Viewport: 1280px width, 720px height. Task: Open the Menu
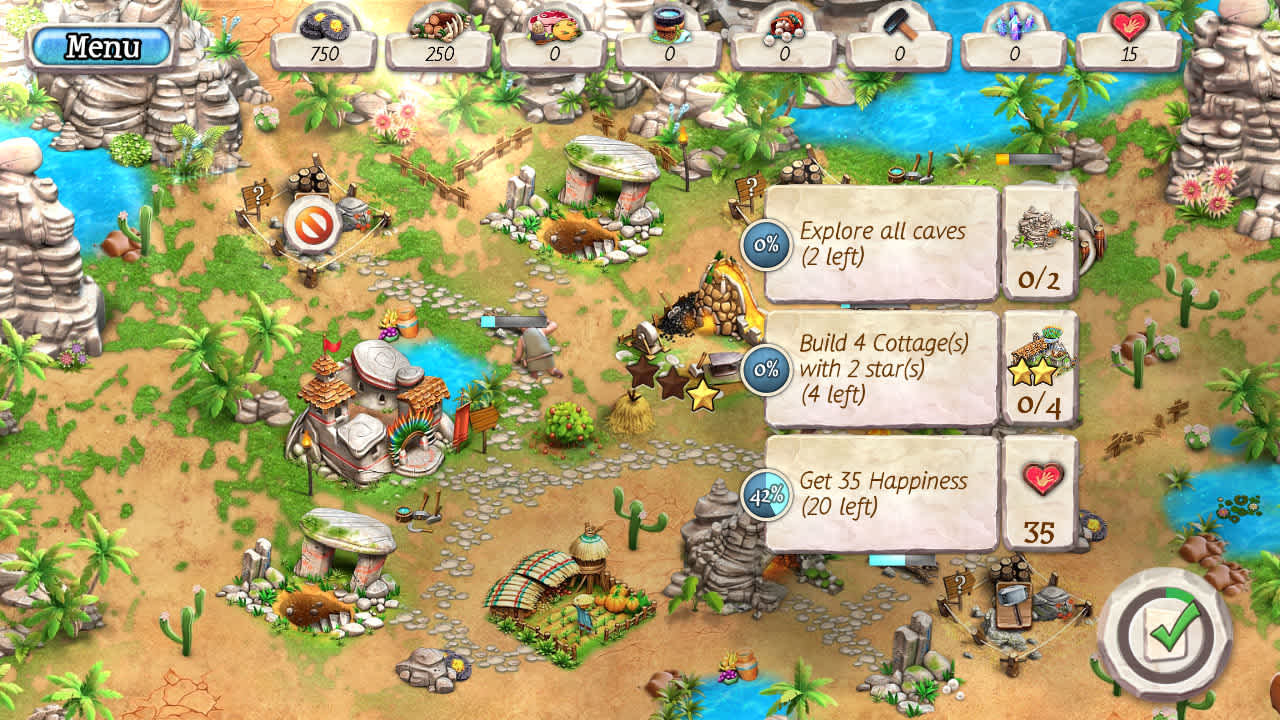tap(100, 44)
